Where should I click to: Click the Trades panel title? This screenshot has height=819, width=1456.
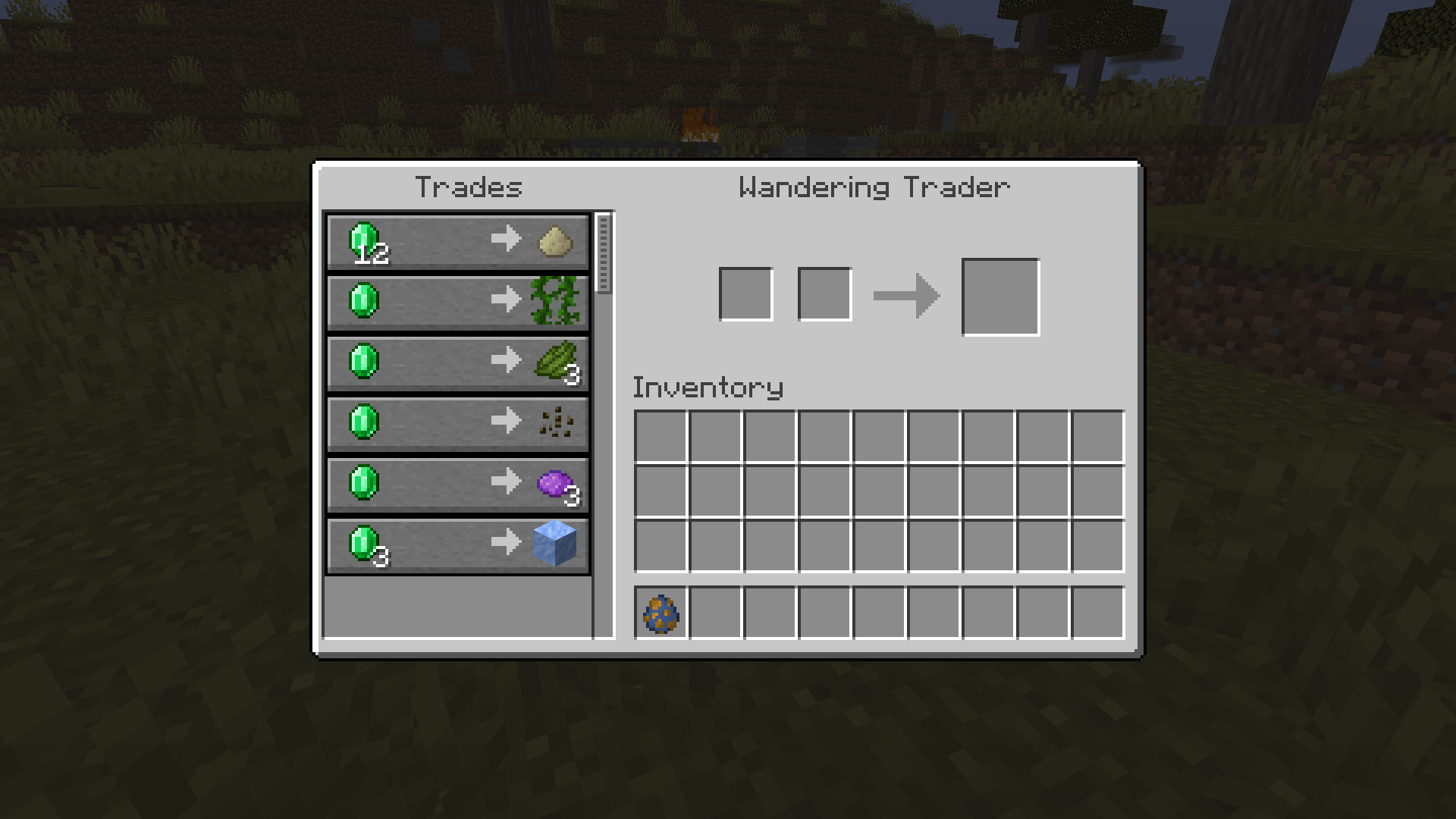click(469, 187)
